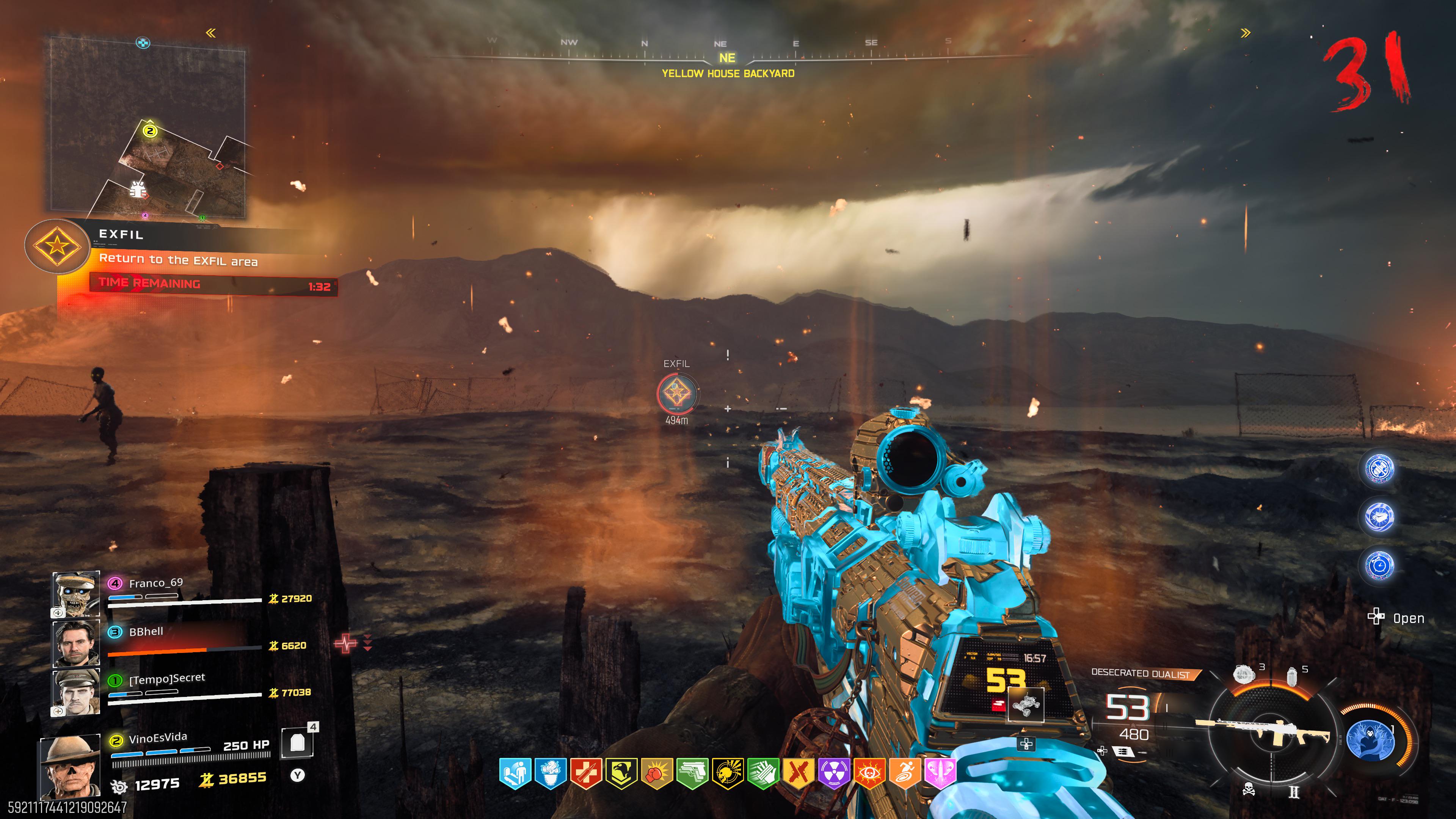Click the yellow eagle perk icon
Viewport: 1456px width, 819px height.
(621, 773)
